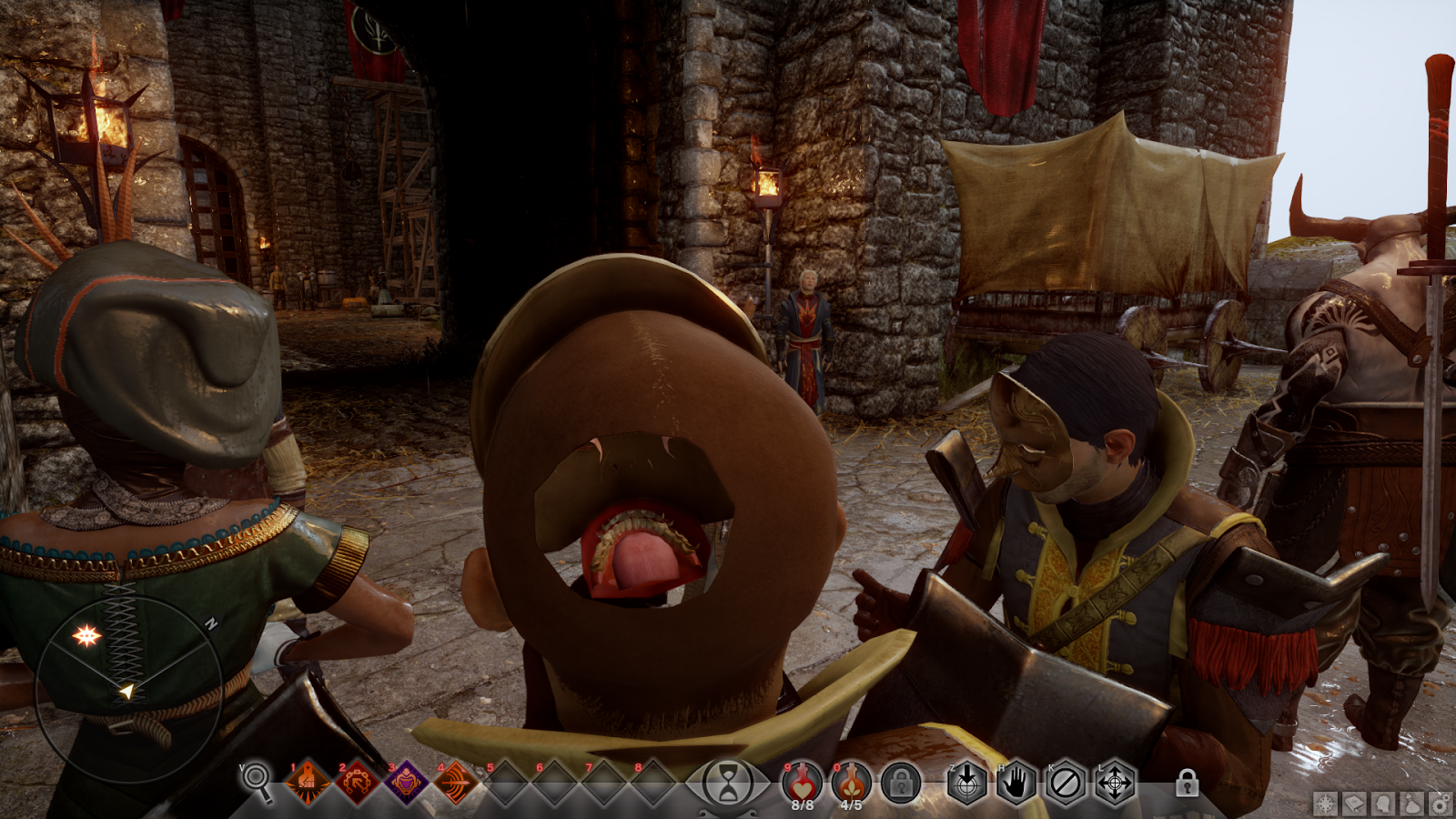1456x819 pixels.
Task: Use the orange leaf potion
Action: click(x=851, y=782)
